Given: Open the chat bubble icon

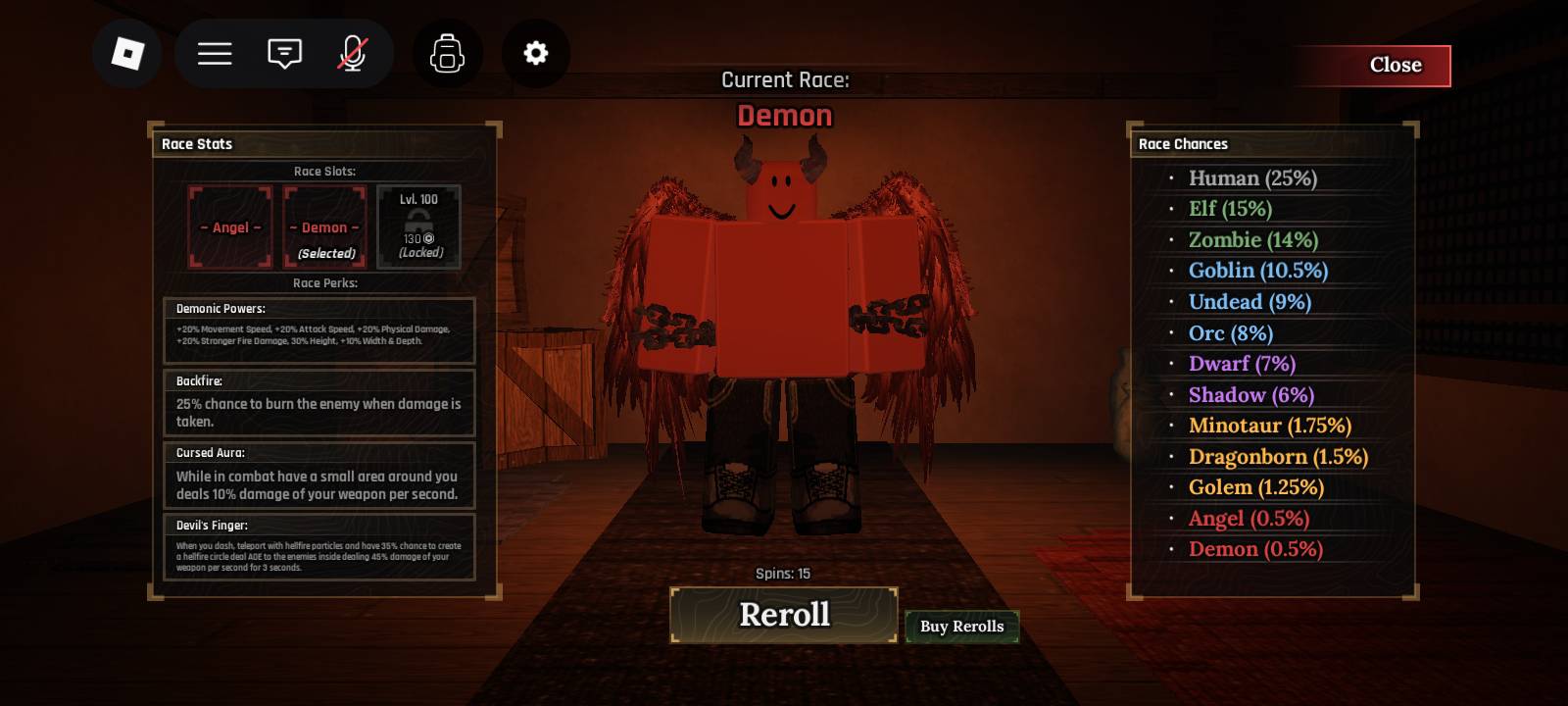Looking at the screenshot, I should coord(283,53).
